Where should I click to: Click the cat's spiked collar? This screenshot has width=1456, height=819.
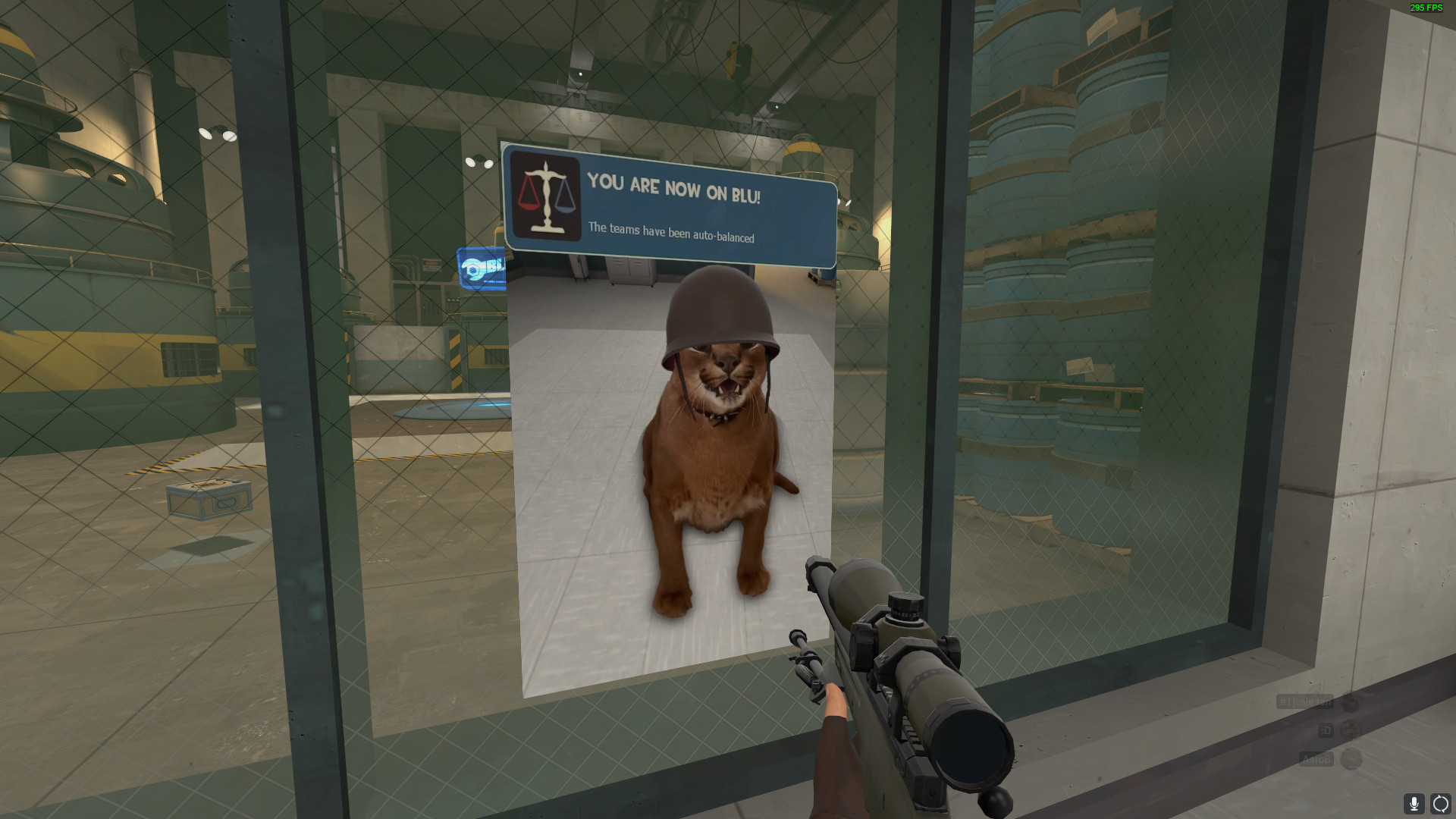click(x=719, y=416)
